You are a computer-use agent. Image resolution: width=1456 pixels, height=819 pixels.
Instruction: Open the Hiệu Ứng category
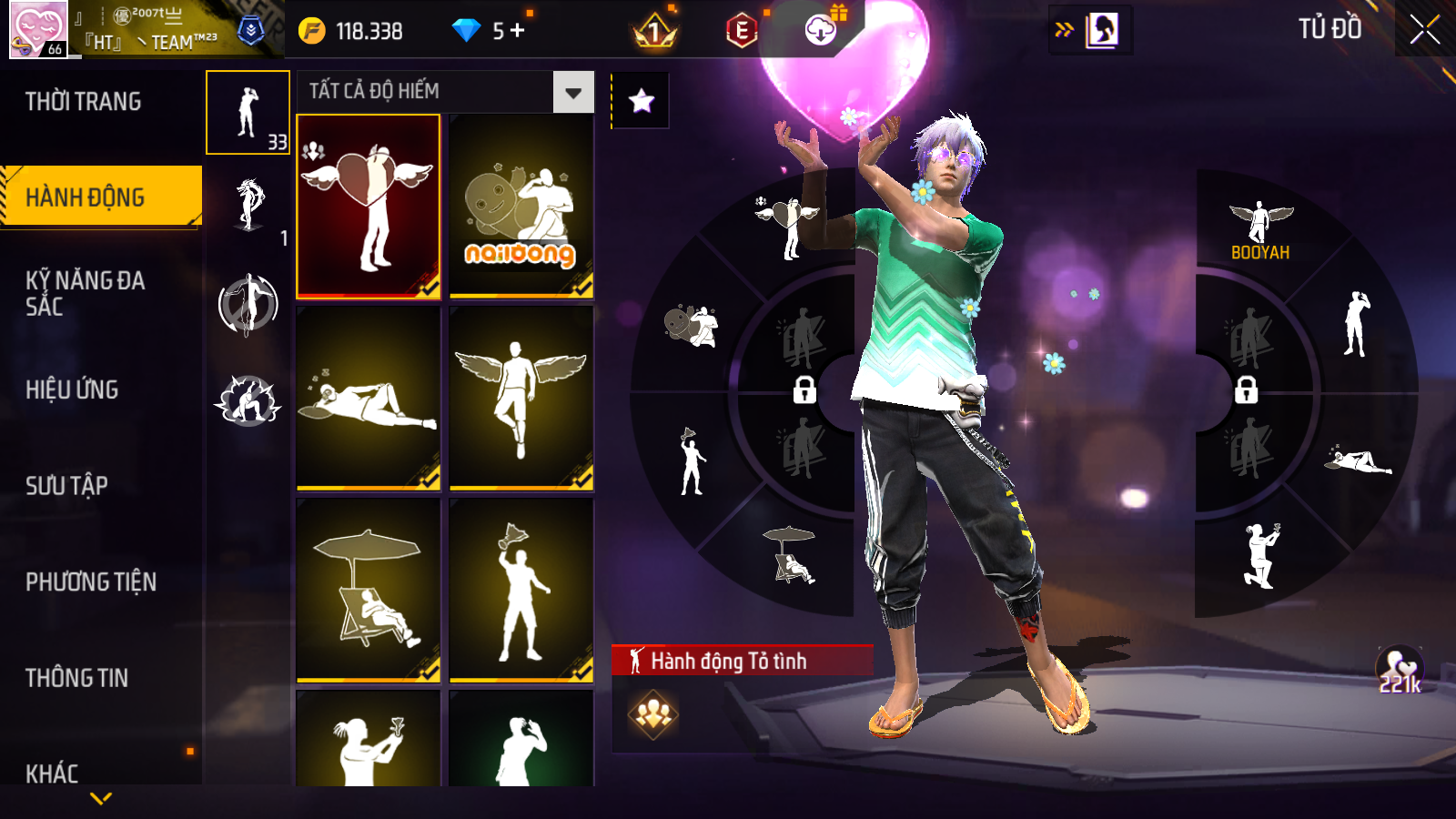(73, 389)
